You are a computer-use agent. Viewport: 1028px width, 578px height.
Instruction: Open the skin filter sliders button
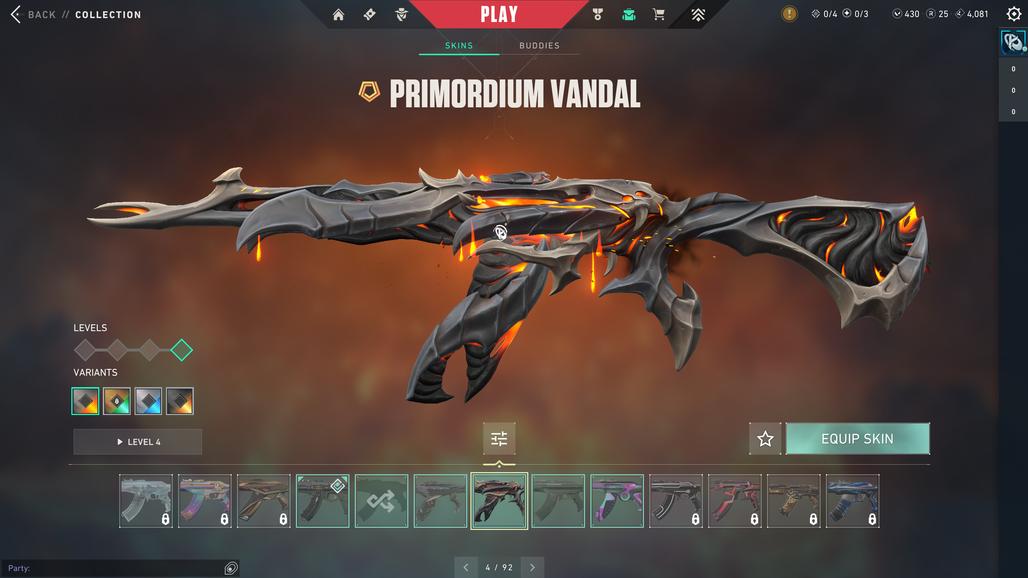click(499, 439)
